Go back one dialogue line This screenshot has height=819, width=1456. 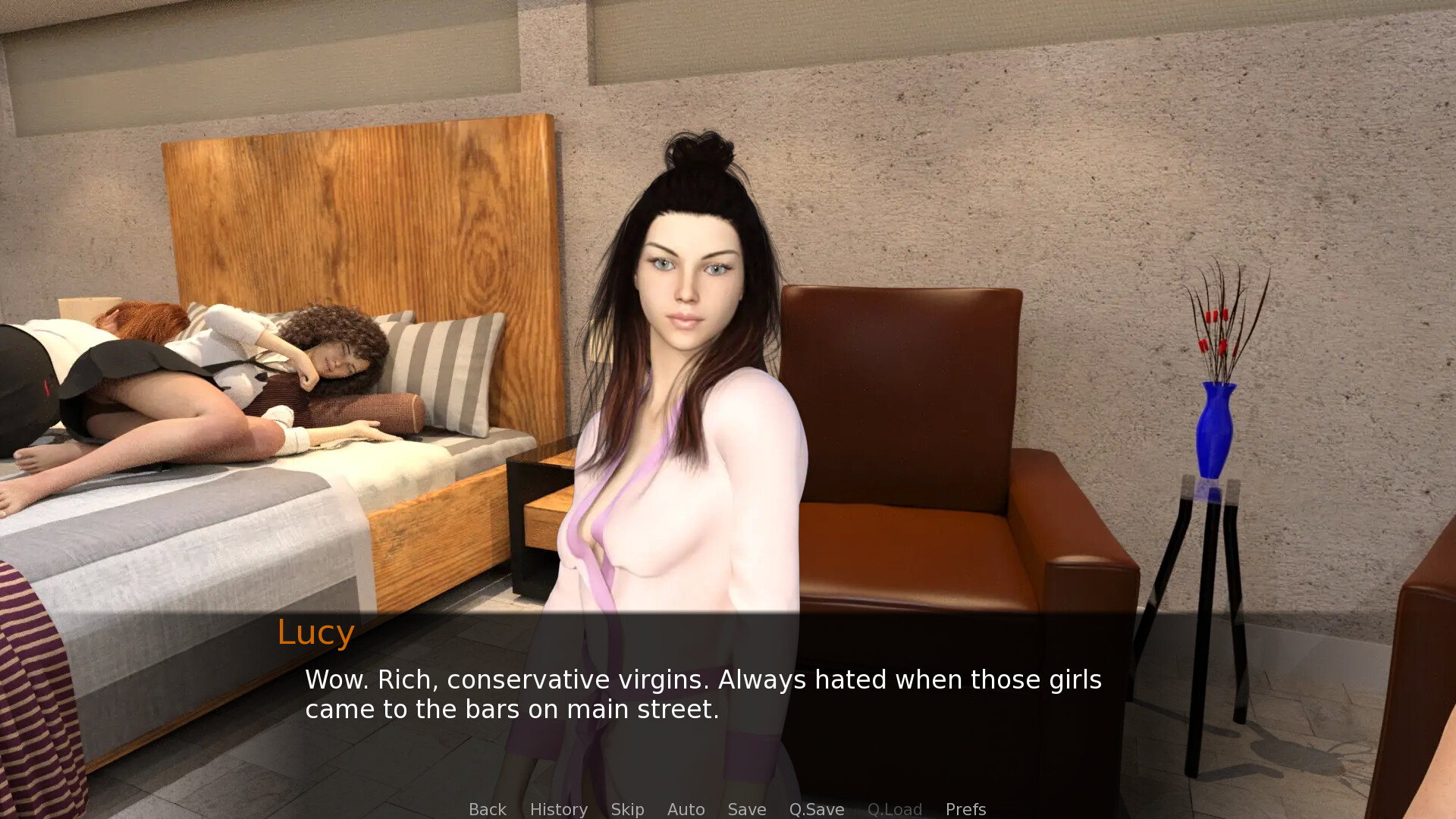(487, 809)
